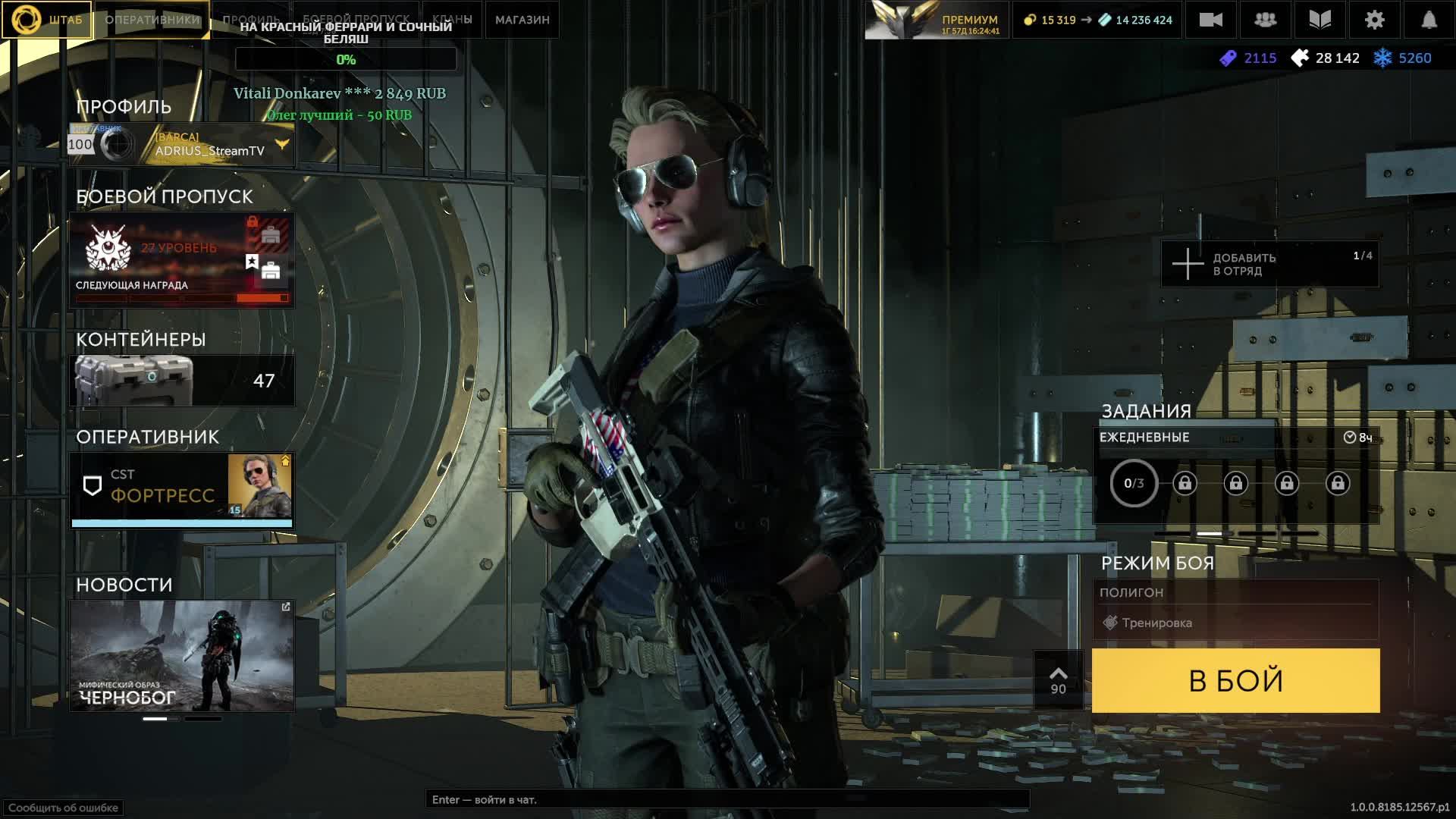Viewport: 1456px width, 819px height.
Task: Open settings via the gear icon
Action: click(1374, 20)
